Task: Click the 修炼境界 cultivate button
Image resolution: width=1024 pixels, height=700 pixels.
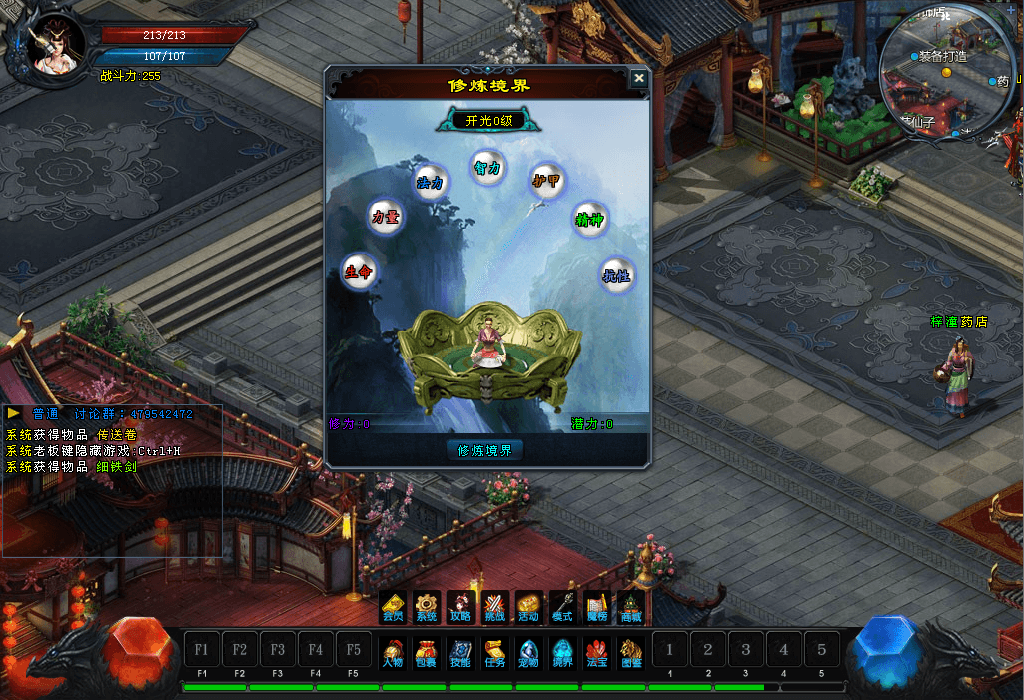Action: coord(485,450)
